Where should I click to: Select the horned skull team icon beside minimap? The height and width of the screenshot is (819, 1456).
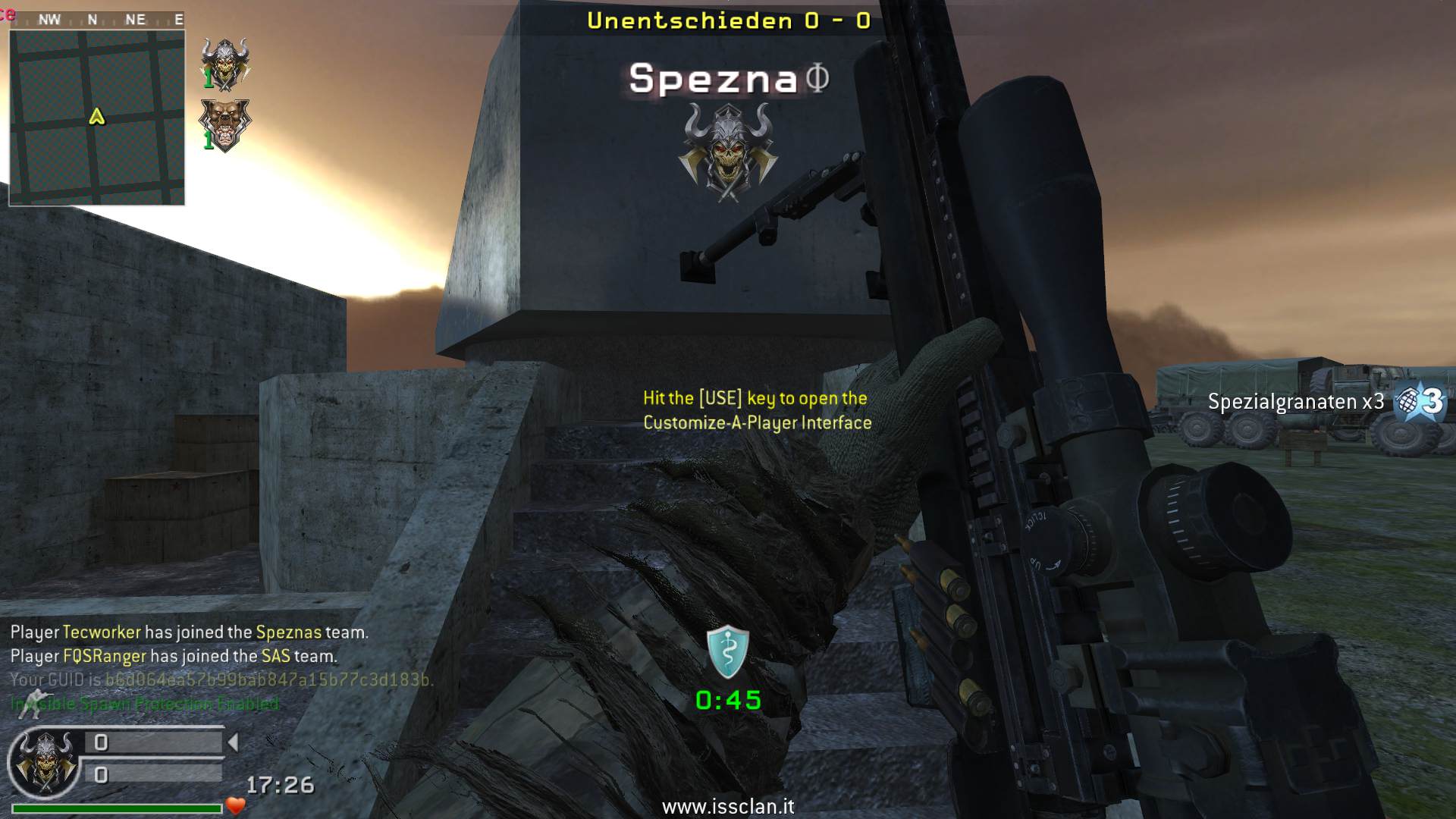click(x=225, y=64)
